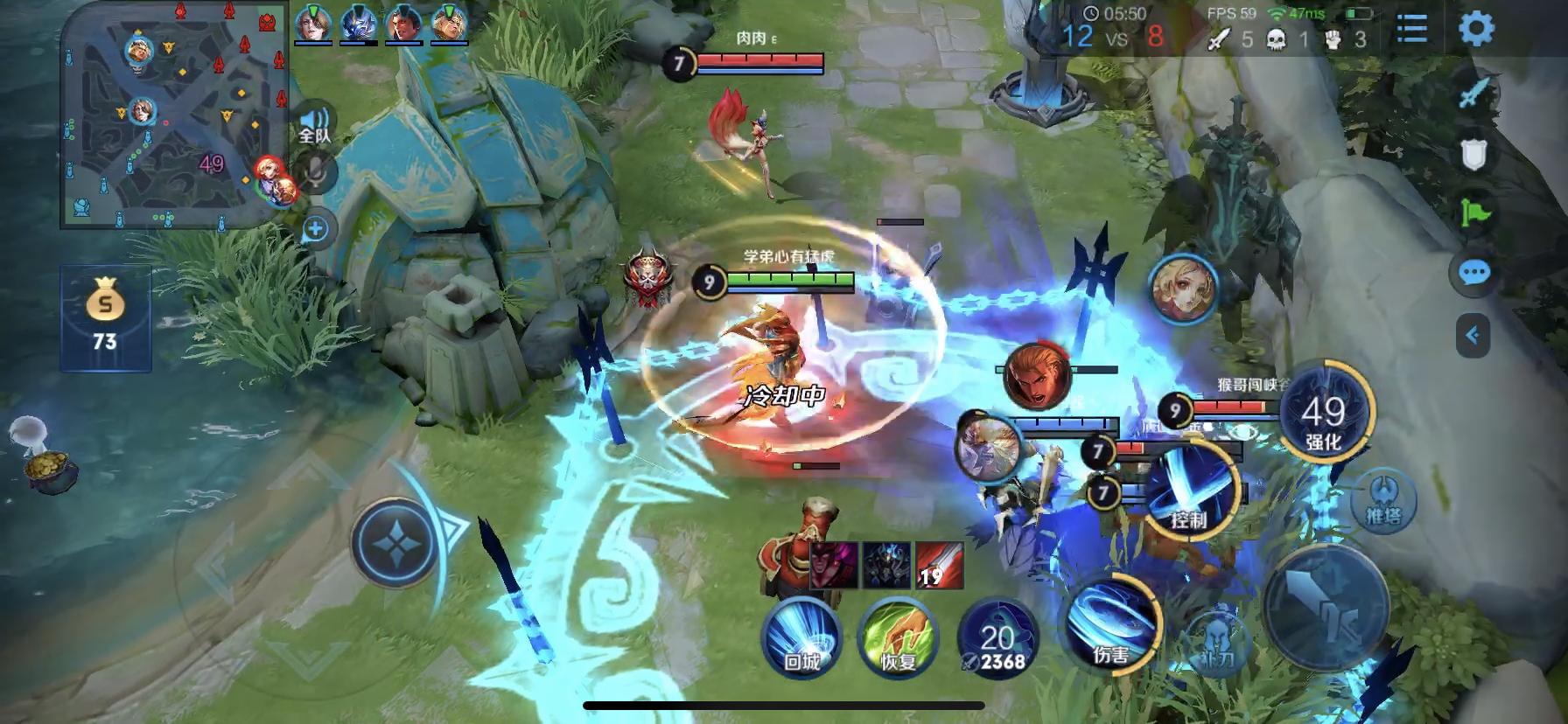Collapse the signal panel with arrow
Image resolution: width=1568 pixels, height=724 pixels.
pyautogui.click(x=1473, y=335)
